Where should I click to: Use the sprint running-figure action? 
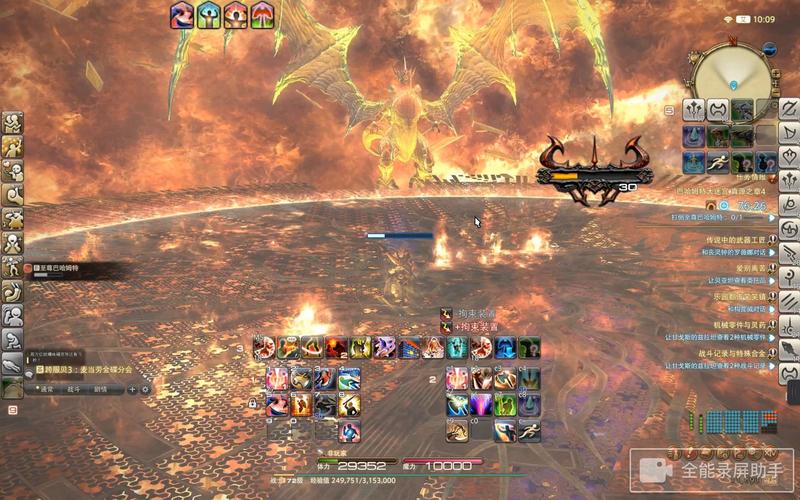718,162
